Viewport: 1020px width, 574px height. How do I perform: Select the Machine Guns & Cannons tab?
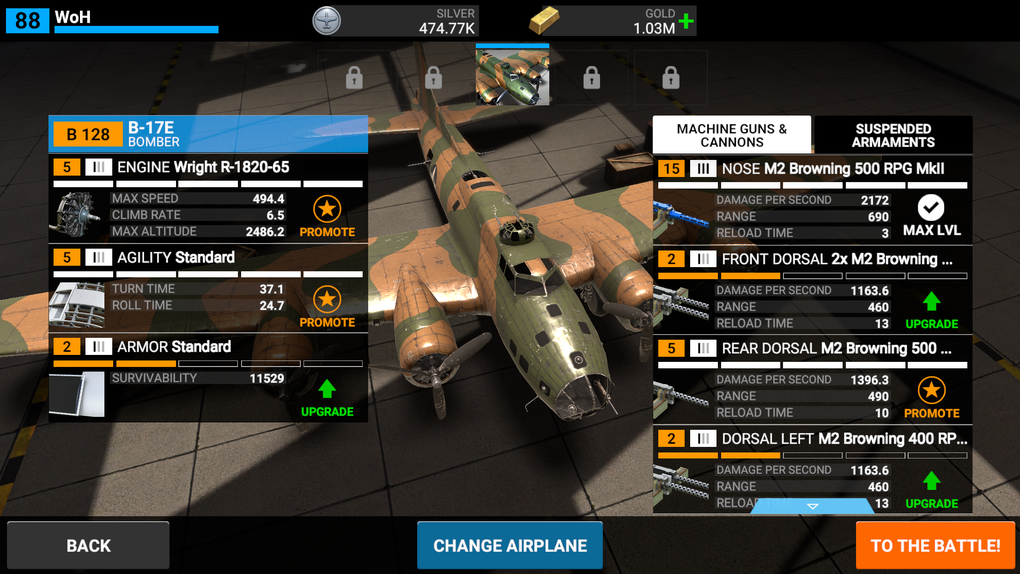[x=732, y=135]
